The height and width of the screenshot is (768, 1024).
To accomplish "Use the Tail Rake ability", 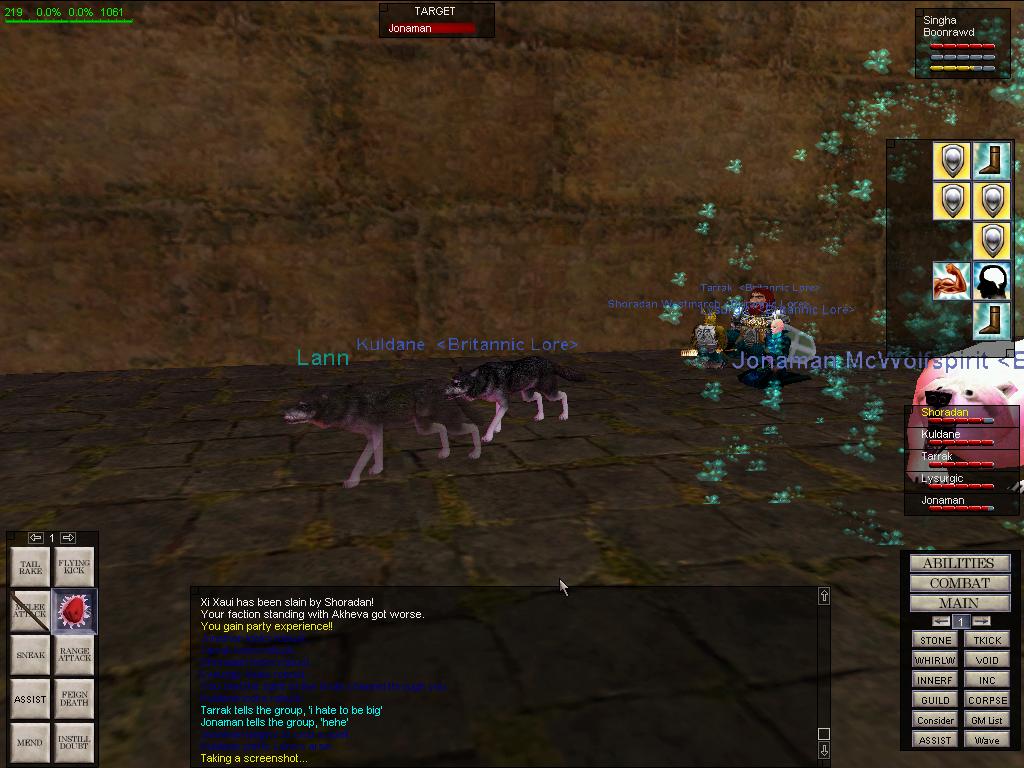I will point(30,567).
